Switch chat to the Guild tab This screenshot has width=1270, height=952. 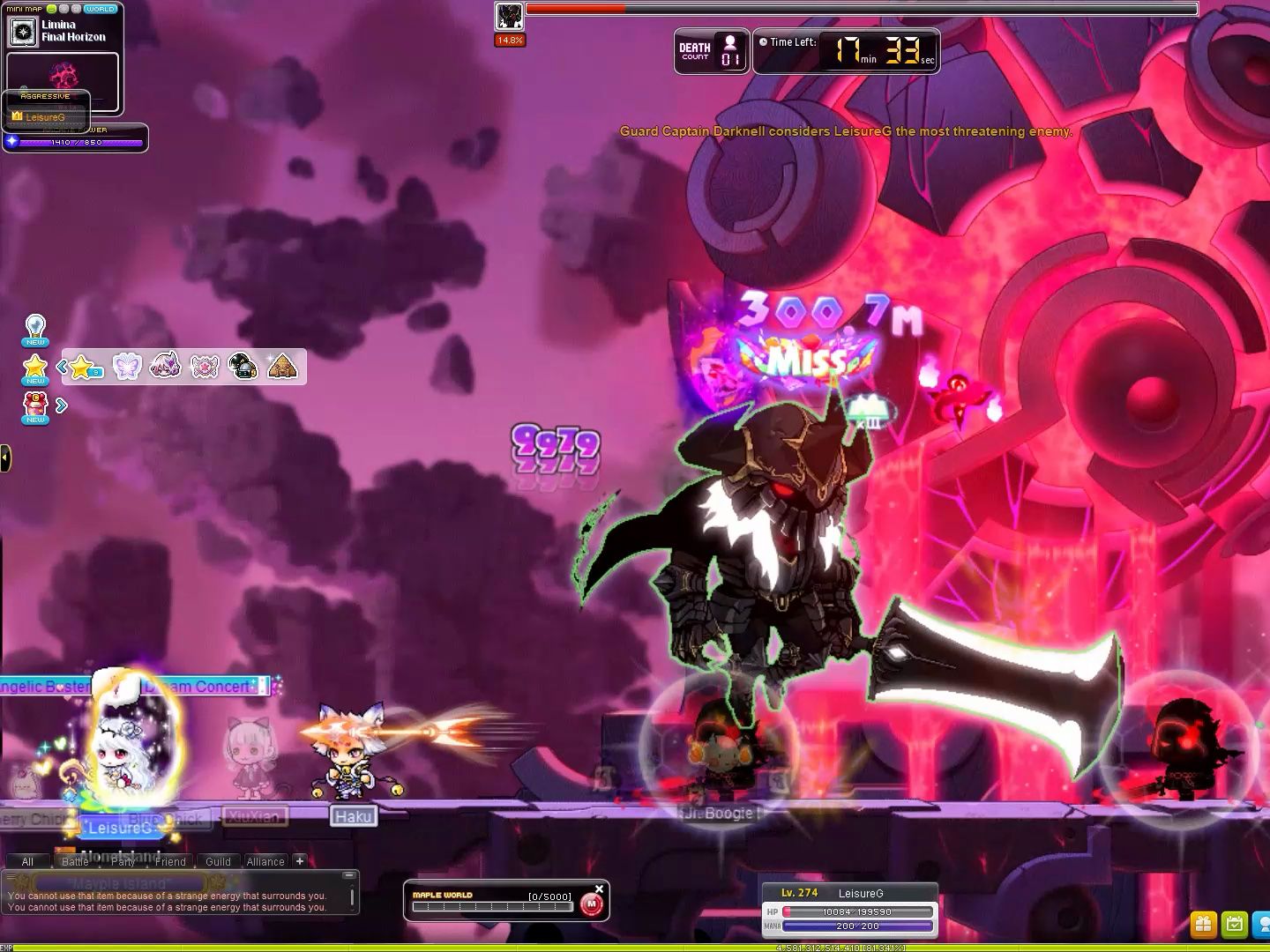(218, 861)
